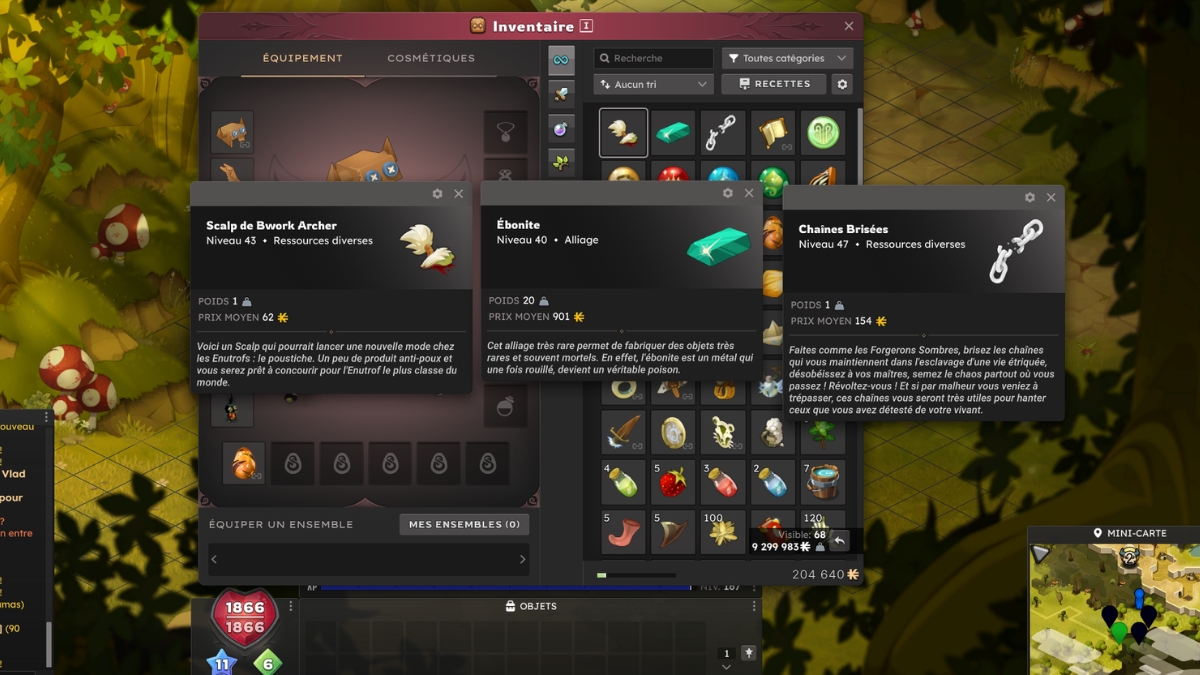Filter inventory by leaf resources category
Image resolution: width=1200 pixels, height=675 pixels.
(x=562, y=162)
